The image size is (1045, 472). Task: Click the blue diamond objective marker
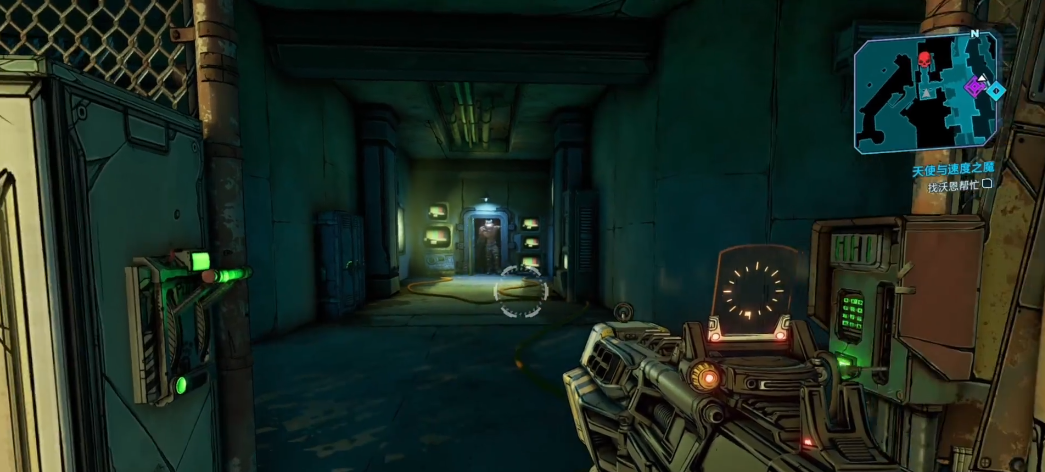point(996,91)
